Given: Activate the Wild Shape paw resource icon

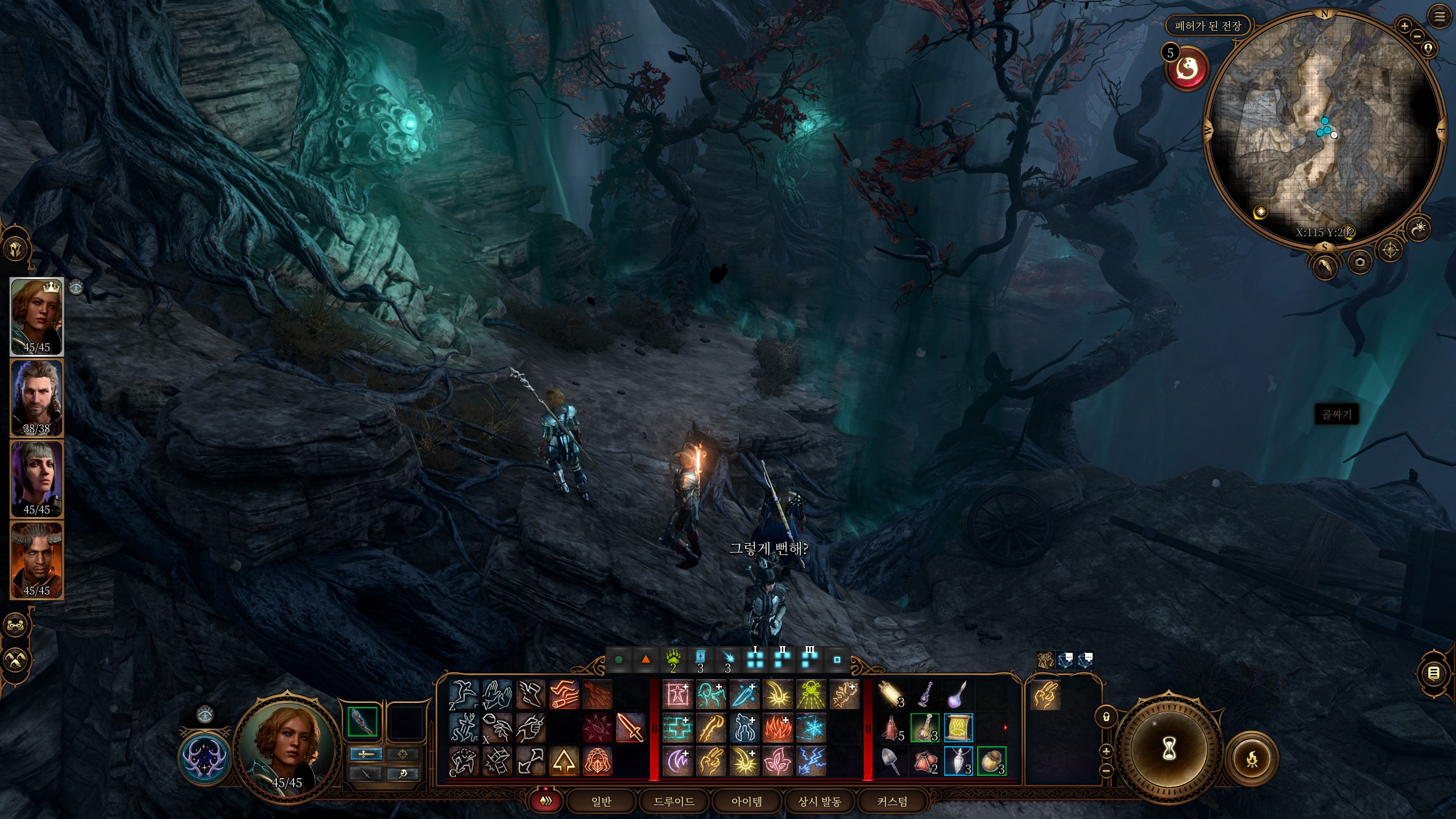Looking at the screenshot, I should 673,660.
